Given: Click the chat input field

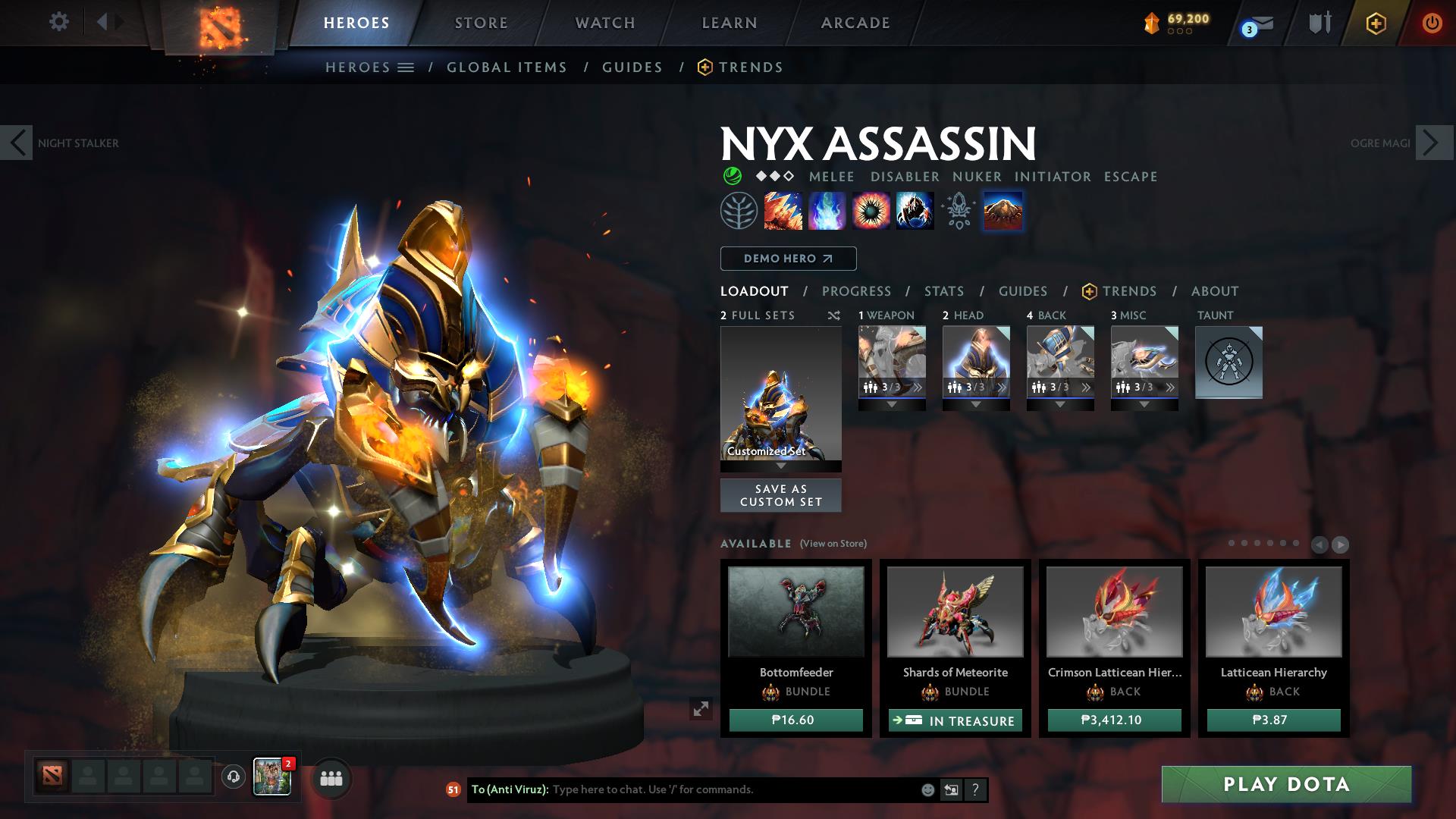Looking at the screenshot, I should click(720, 789).
